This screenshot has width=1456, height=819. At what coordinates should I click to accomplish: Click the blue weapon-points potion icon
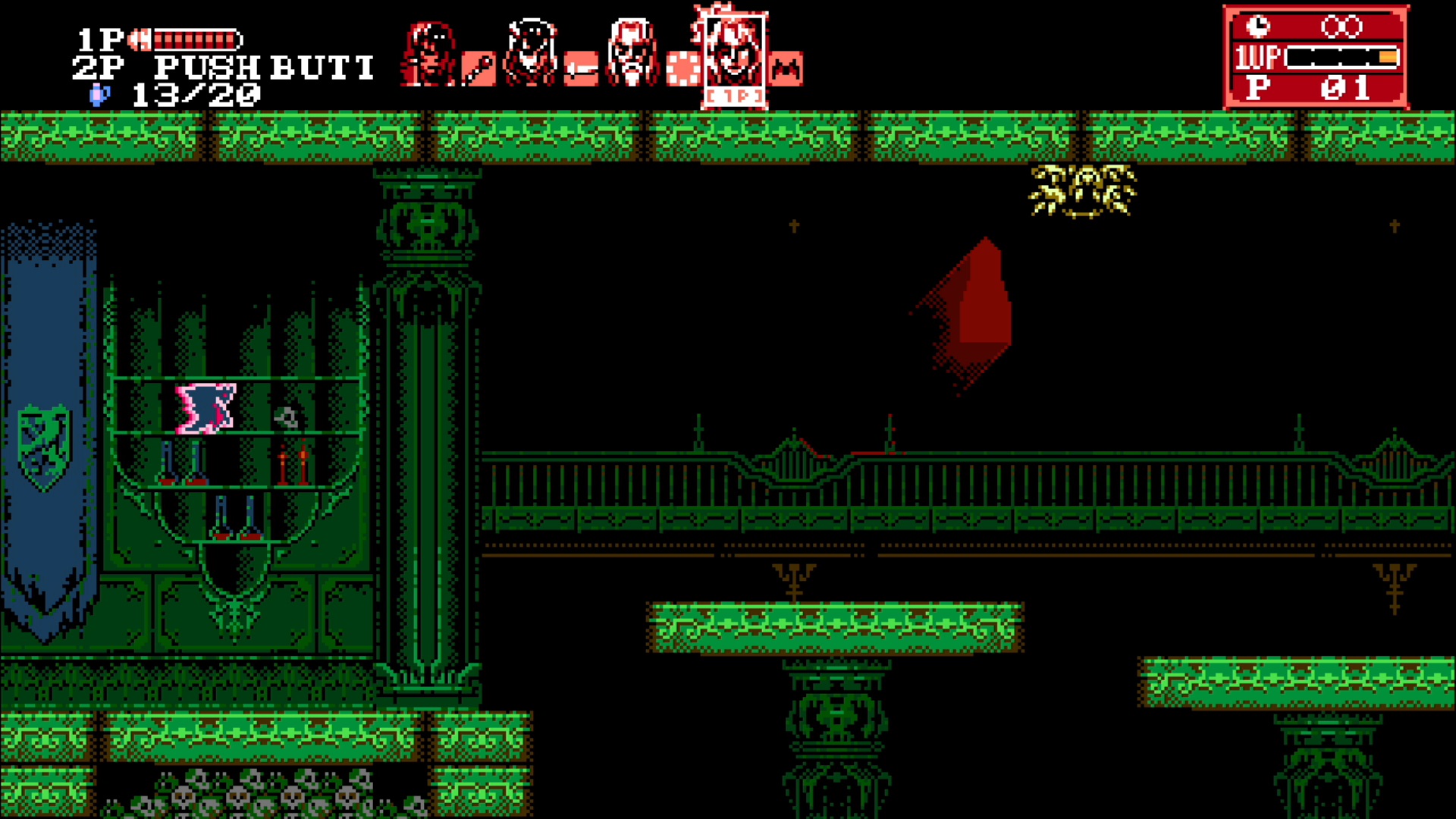pos(100,94)
